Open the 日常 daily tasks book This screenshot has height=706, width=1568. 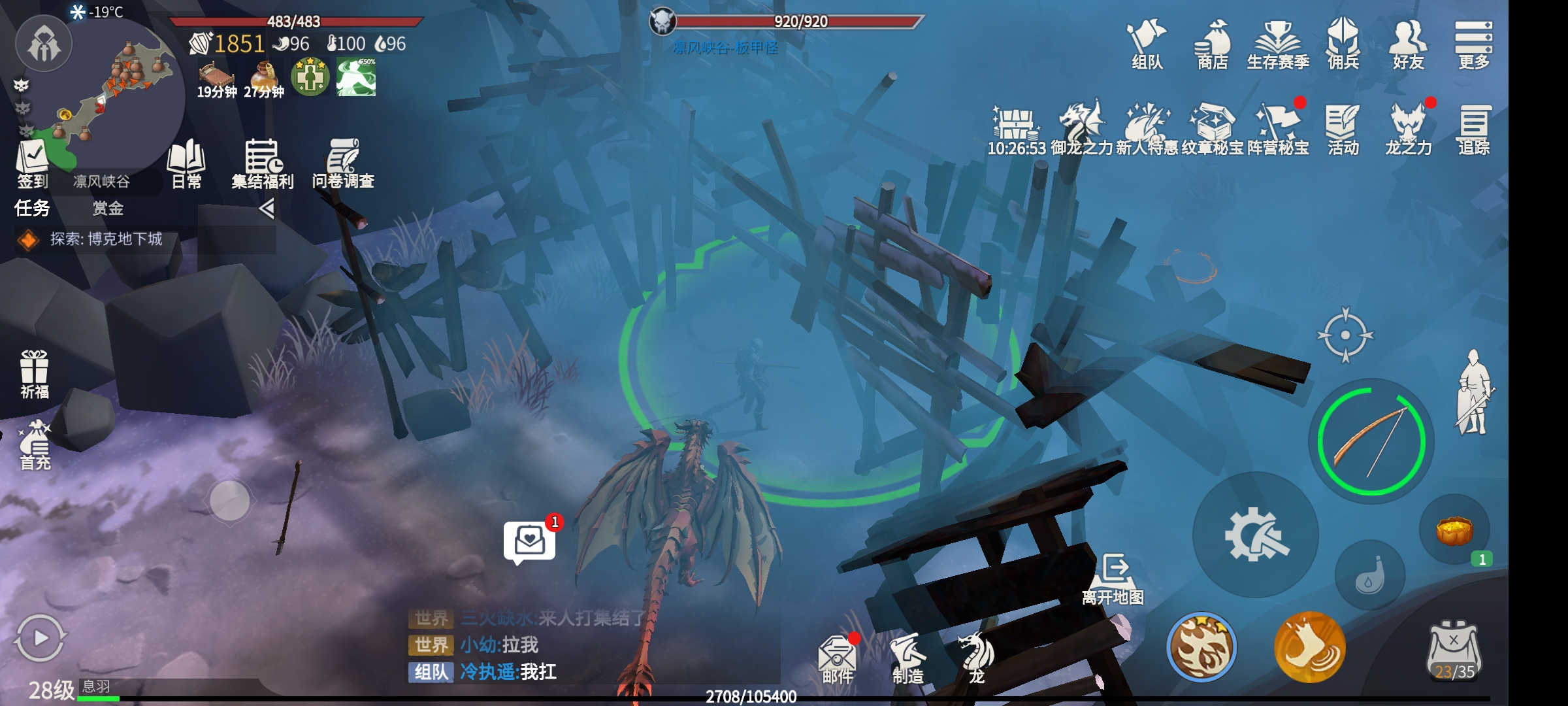coord(186,163)
